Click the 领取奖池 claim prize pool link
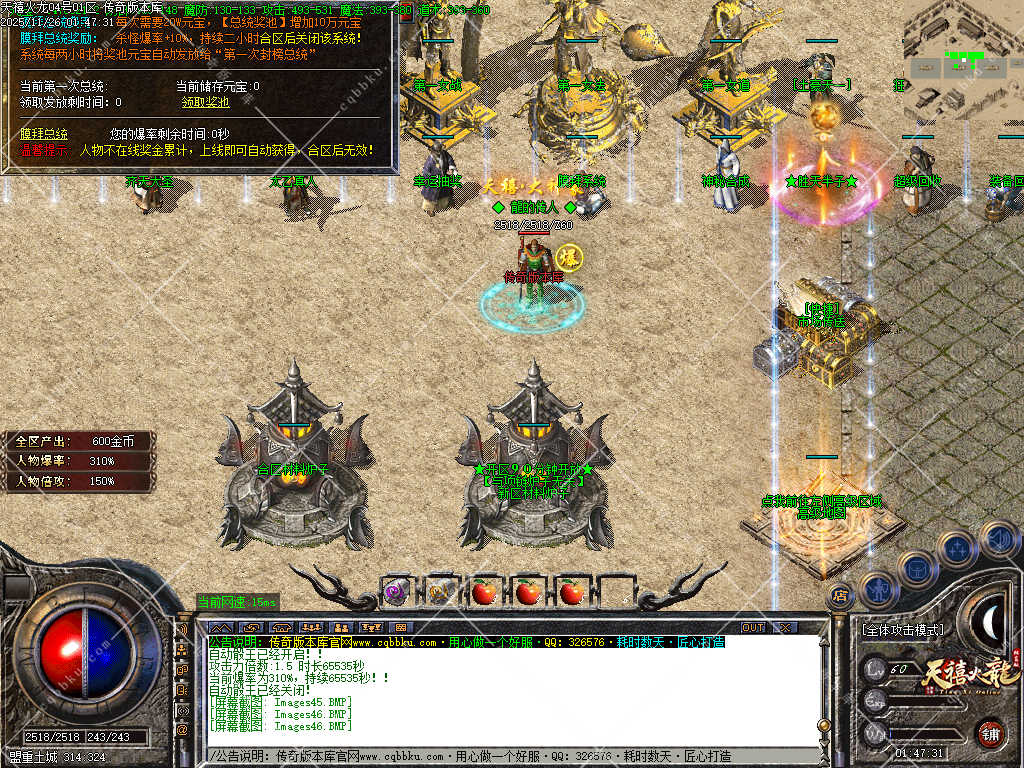This screenshot has width=1024, height=768. 205,102
